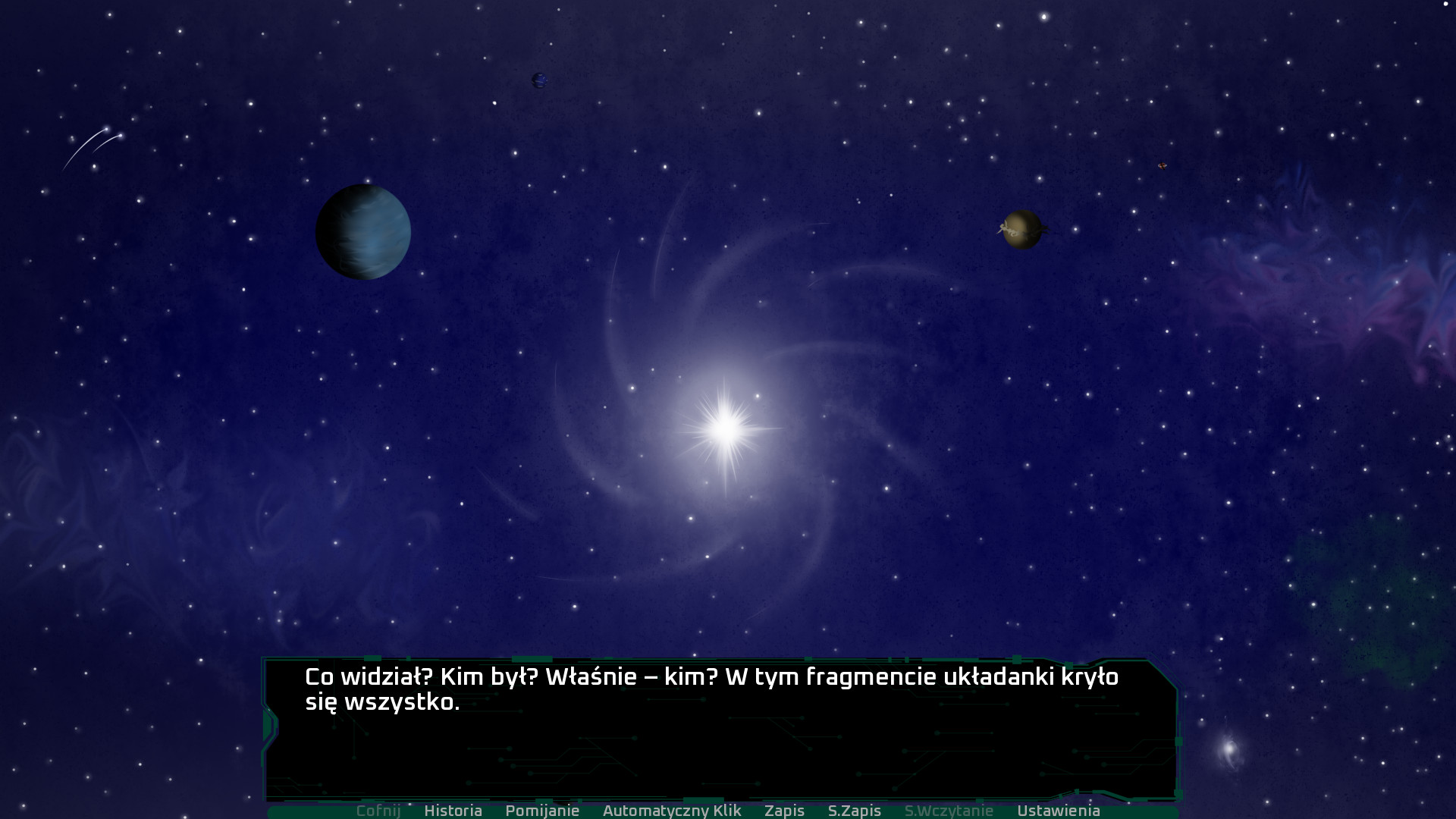Select the brown planet on the right
Viewport: 1456px width, 819px height.
(x=1024, y=228)
